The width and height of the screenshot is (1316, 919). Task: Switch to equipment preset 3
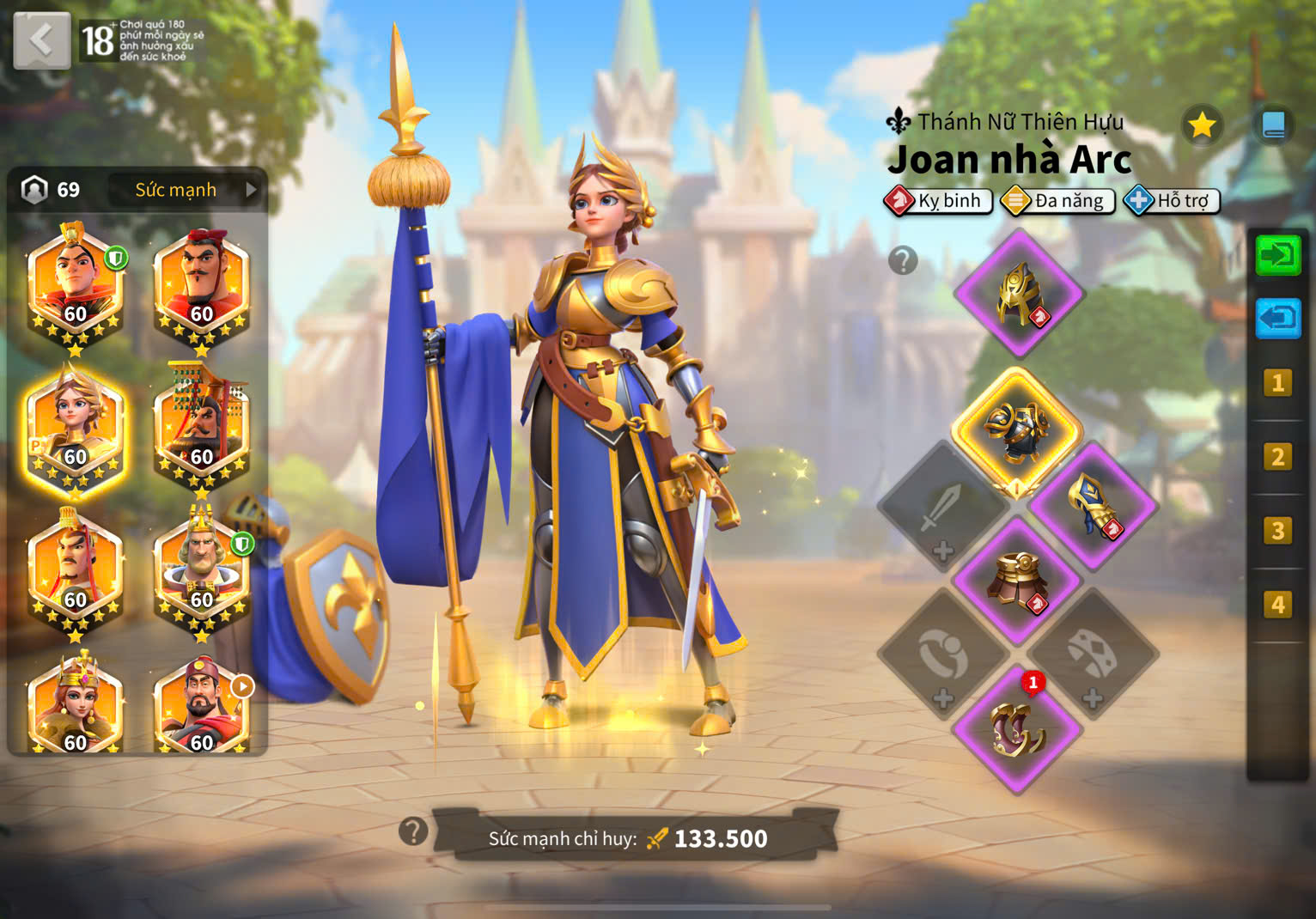pyautogui.click(x=1277, y=531)
